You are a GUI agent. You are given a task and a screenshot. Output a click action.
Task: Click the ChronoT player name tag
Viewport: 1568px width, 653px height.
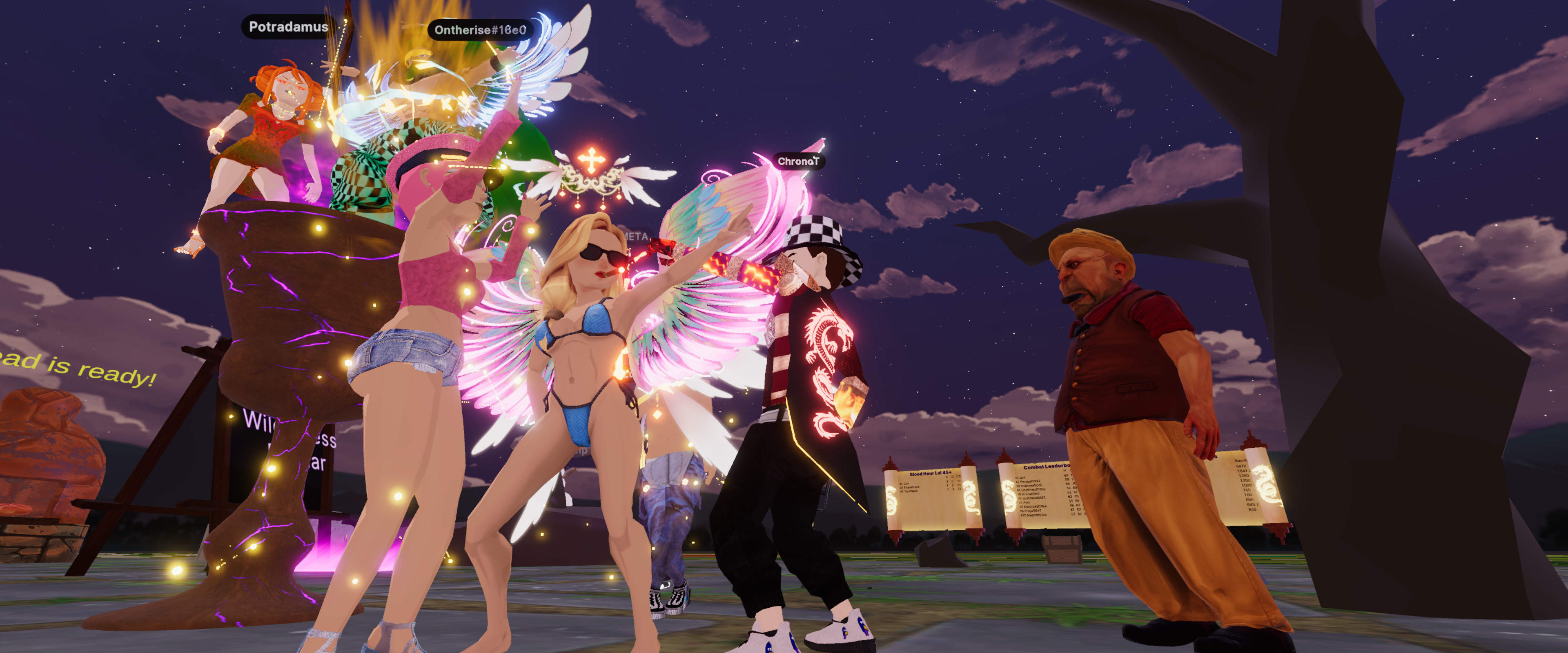(x=798, y=161)
